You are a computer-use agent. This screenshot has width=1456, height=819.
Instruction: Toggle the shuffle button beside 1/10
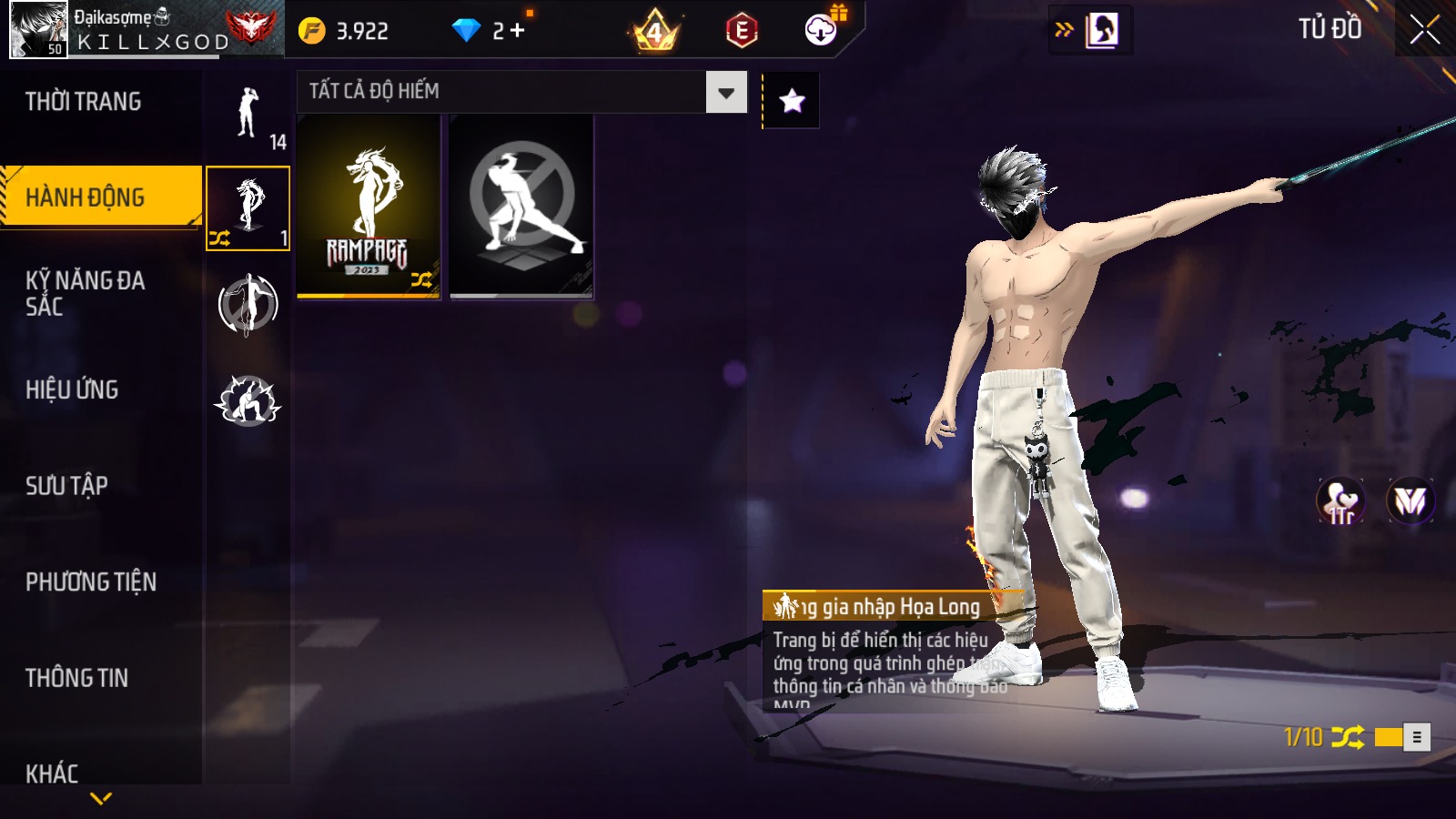[1347, 737]
